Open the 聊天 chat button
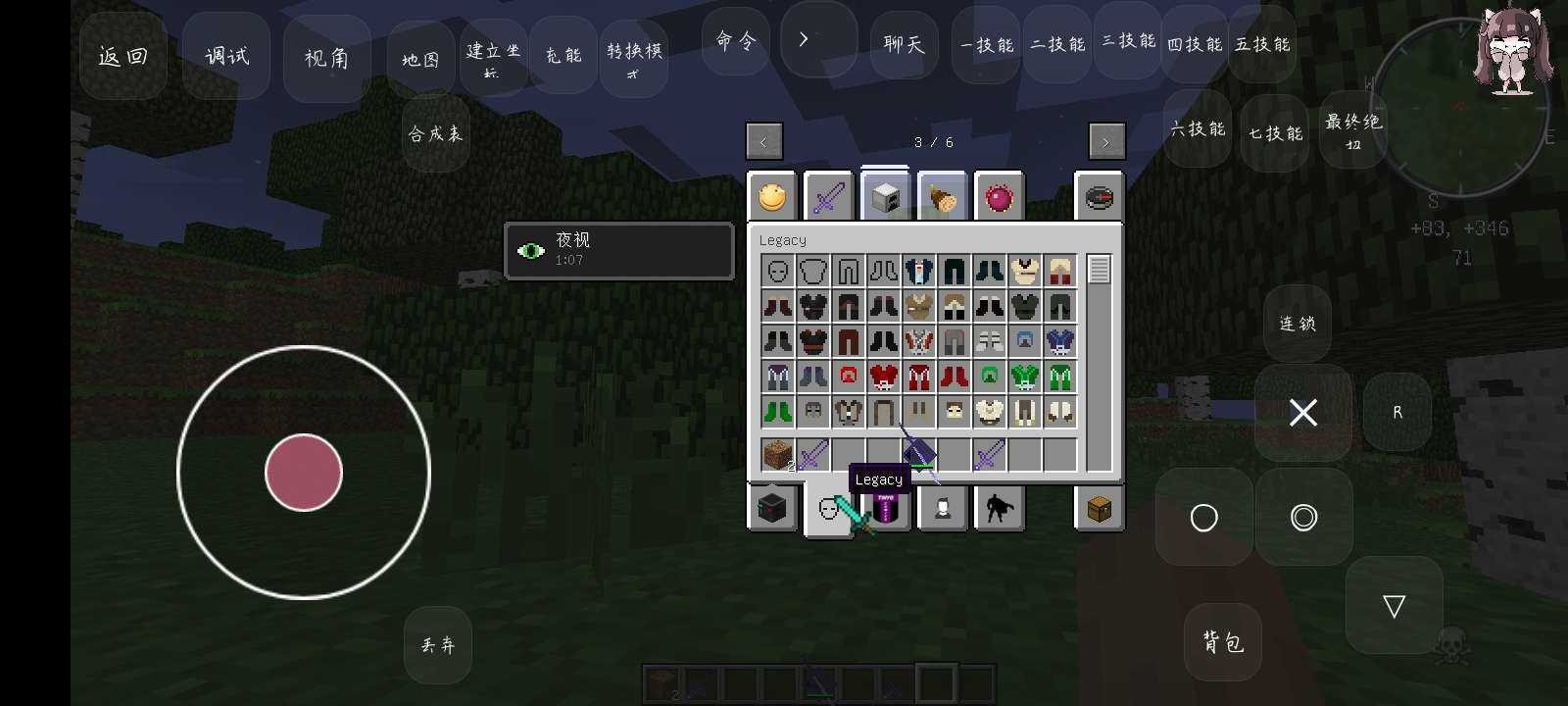 (902, 44)
